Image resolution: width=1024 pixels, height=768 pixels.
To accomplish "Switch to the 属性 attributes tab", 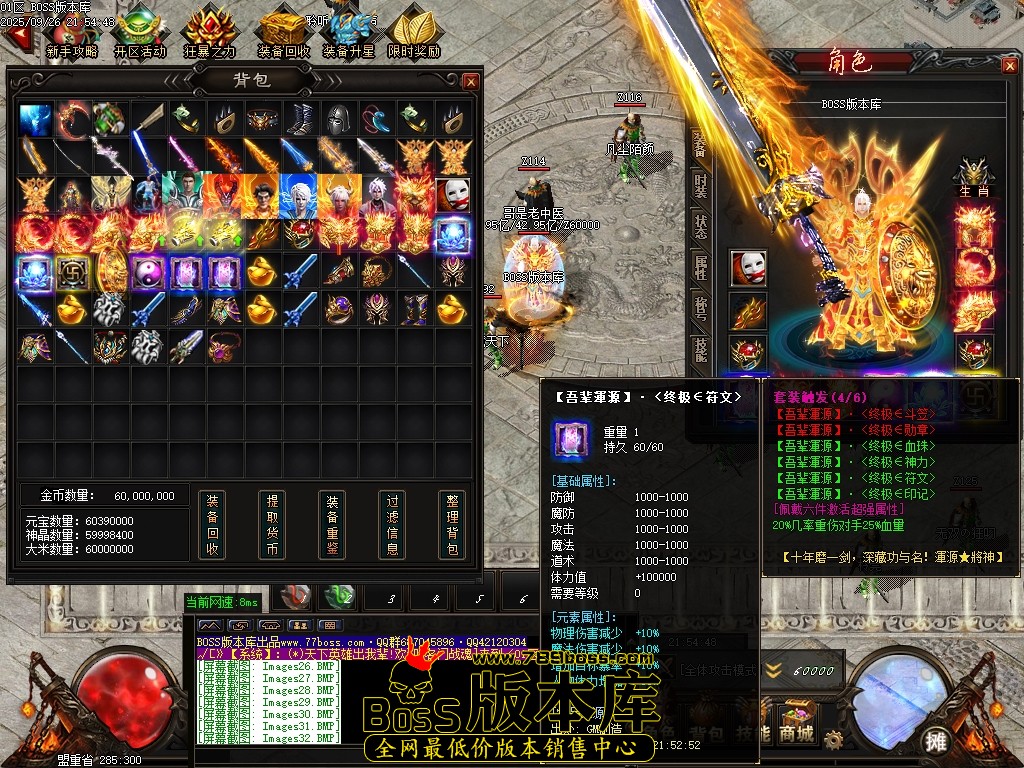I will coord(700,267).
